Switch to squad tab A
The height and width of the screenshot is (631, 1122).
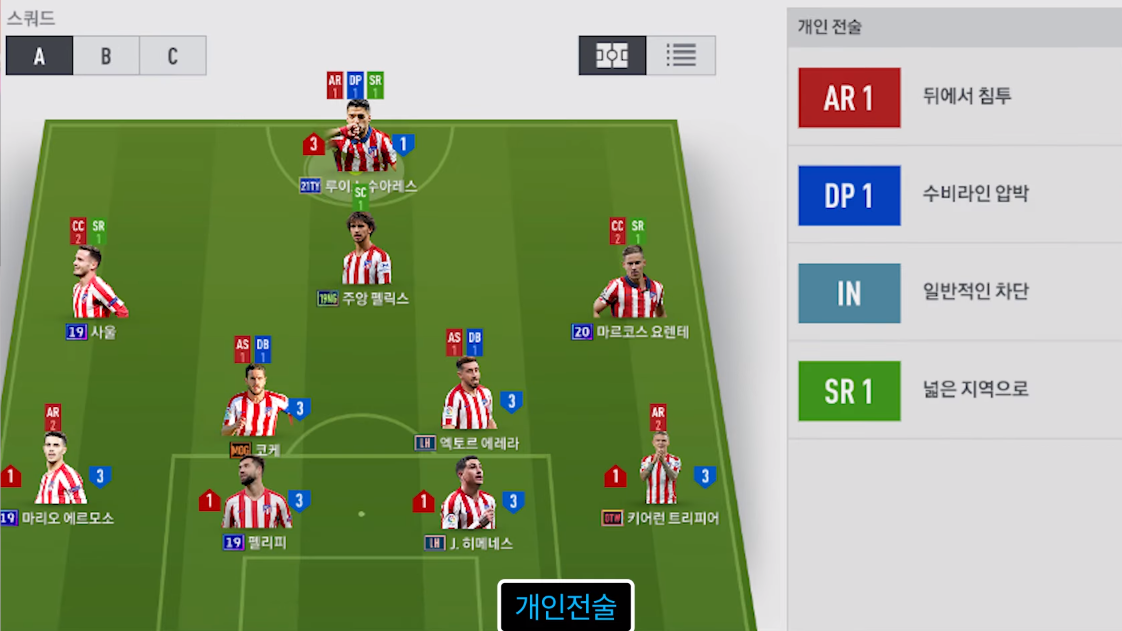(40, 56)
